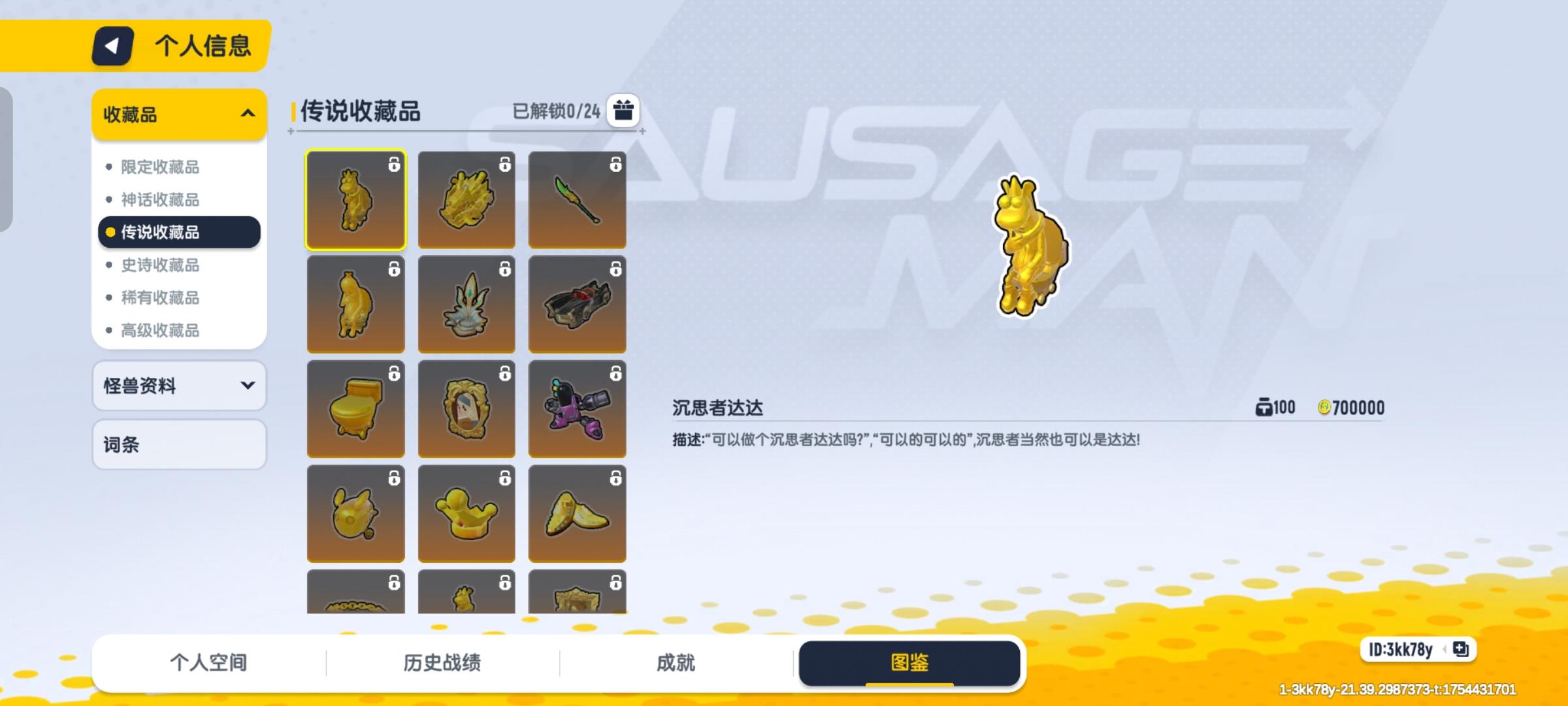Open the 历史战绩 tab
Screen dimensions: 1568x706
(442, 662)
